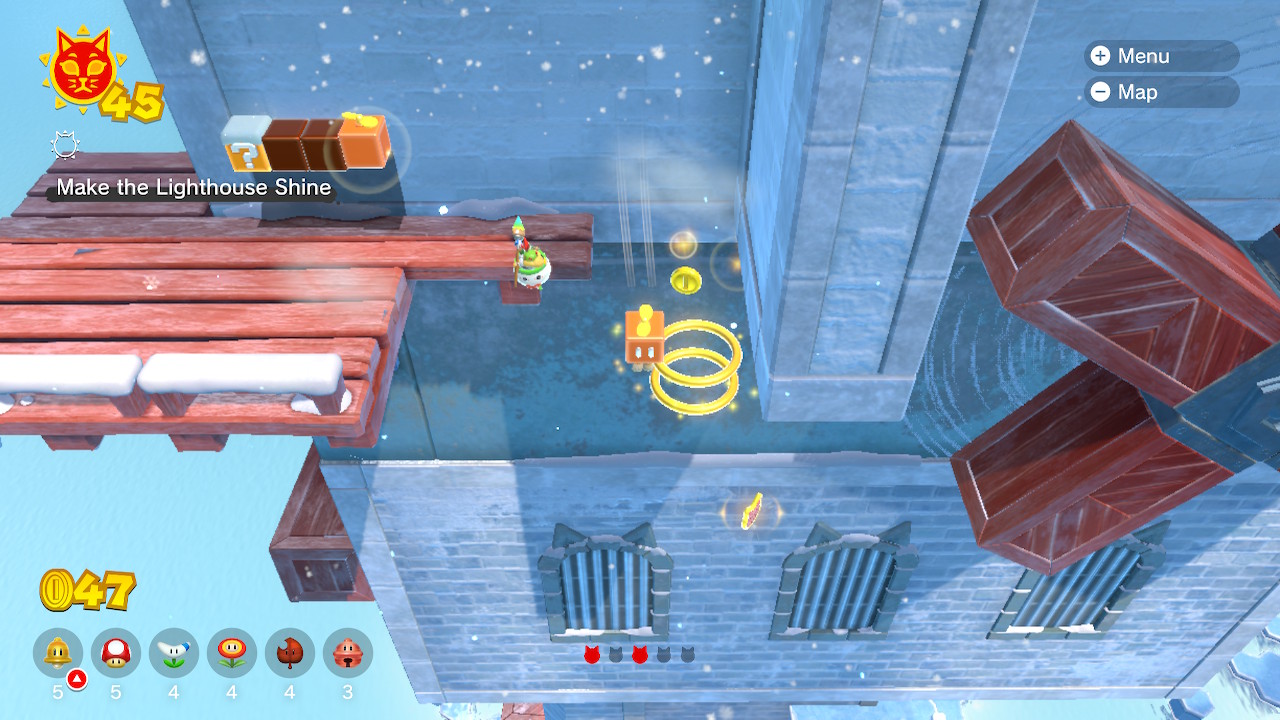Select the Fire Flower item
This screenshot has width=1280, height=720.
(232, 654)
